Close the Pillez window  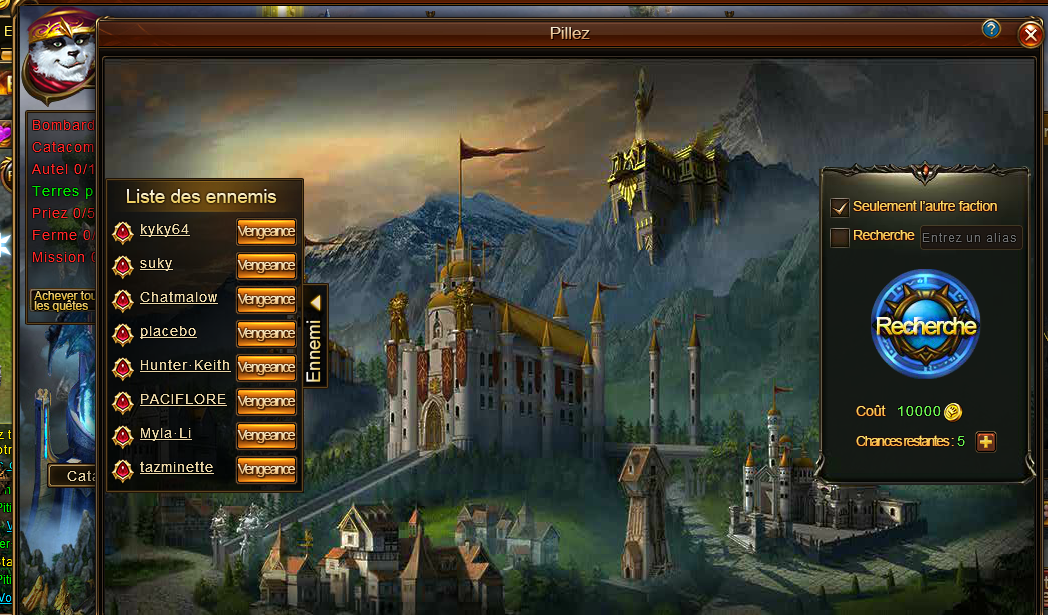(1030, 35)
